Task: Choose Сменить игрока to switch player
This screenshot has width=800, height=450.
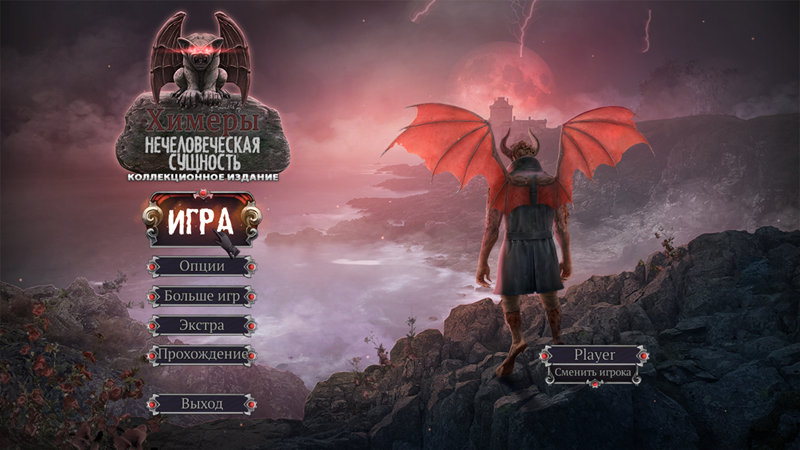Action: point(594,373)
